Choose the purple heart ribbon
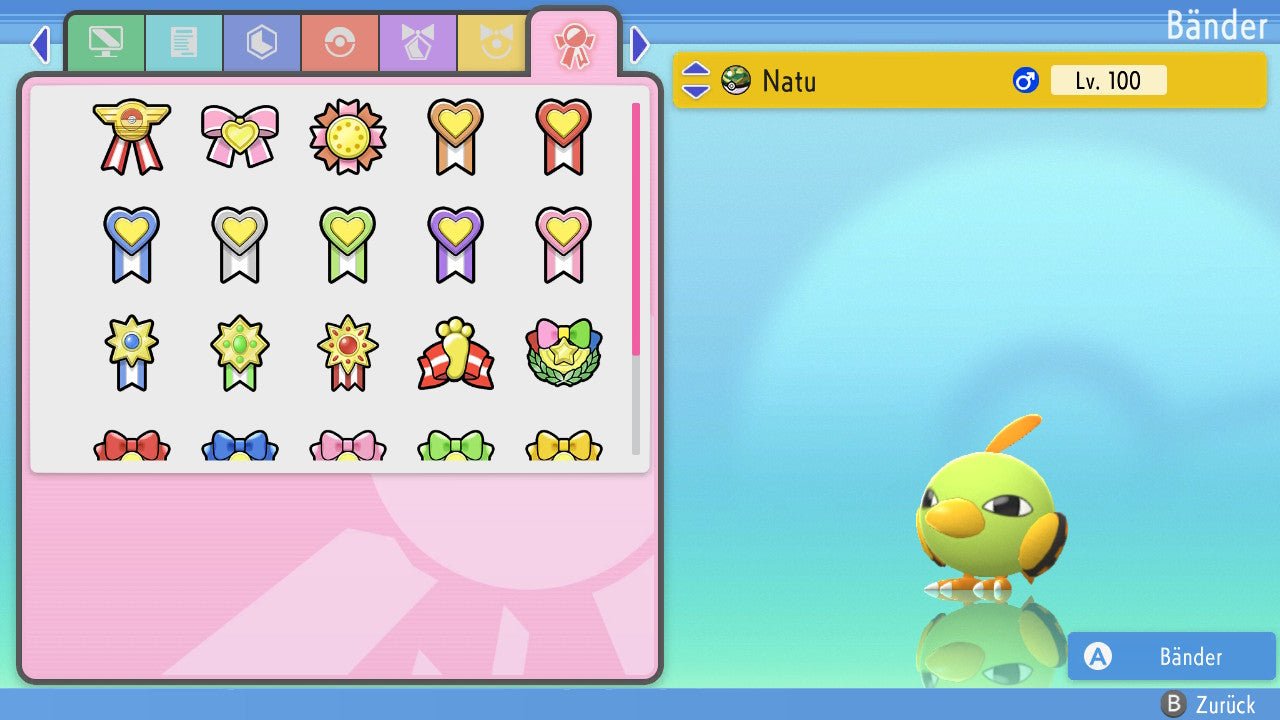Image resolution: width=1280 pixels, height=720 pixels. pyautogui.click(x=456, y=244)
